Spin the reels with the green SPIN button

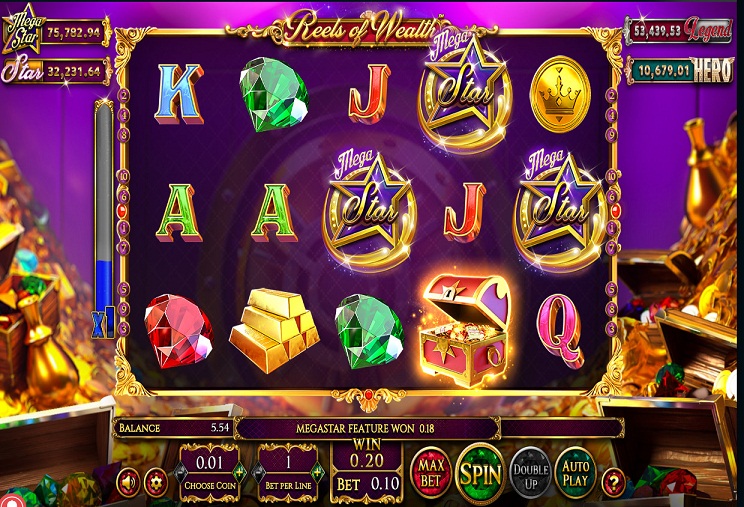479,472
